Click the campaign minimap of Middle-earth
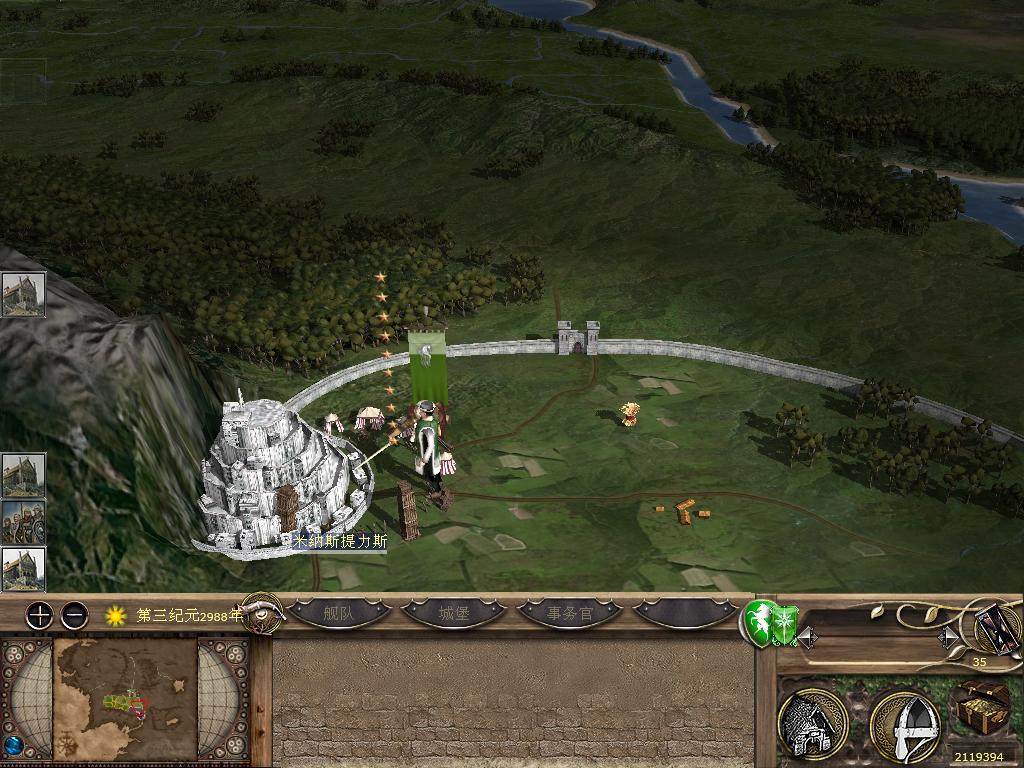This screenshot has width=1024, height=768. 125,699
